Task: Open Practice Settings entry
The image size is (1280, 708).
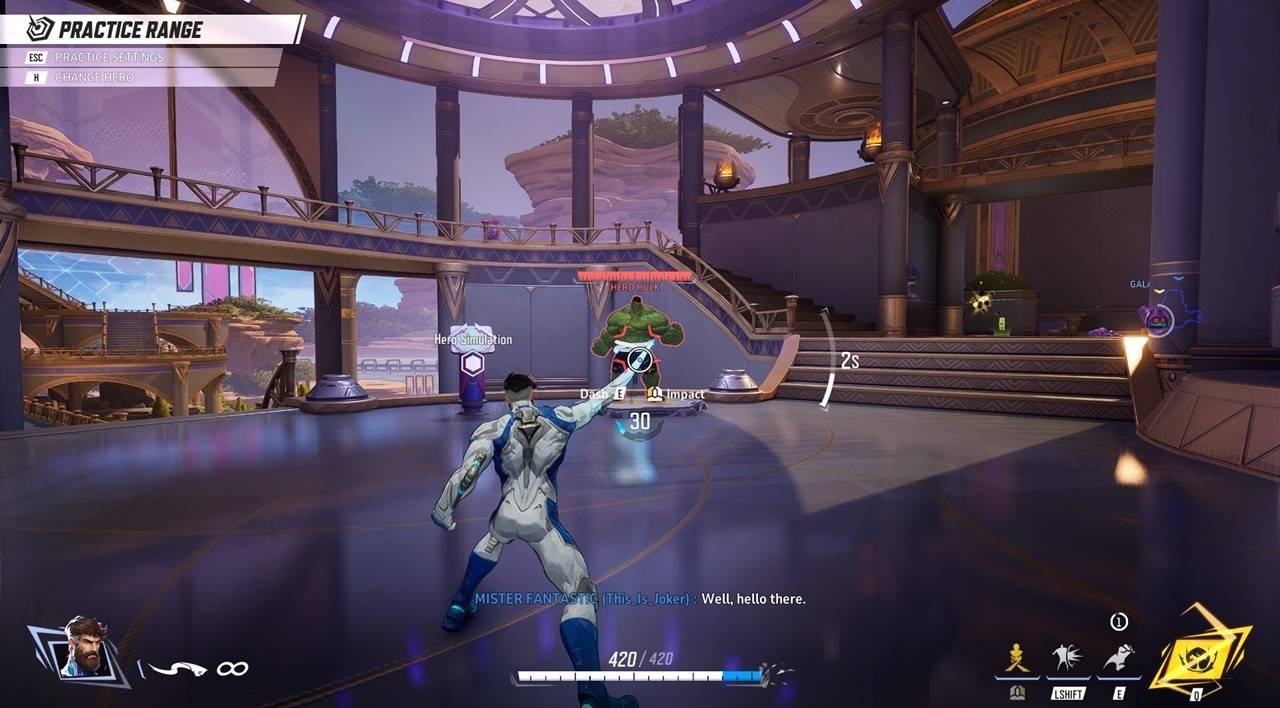Action: [x=109, y=57]
